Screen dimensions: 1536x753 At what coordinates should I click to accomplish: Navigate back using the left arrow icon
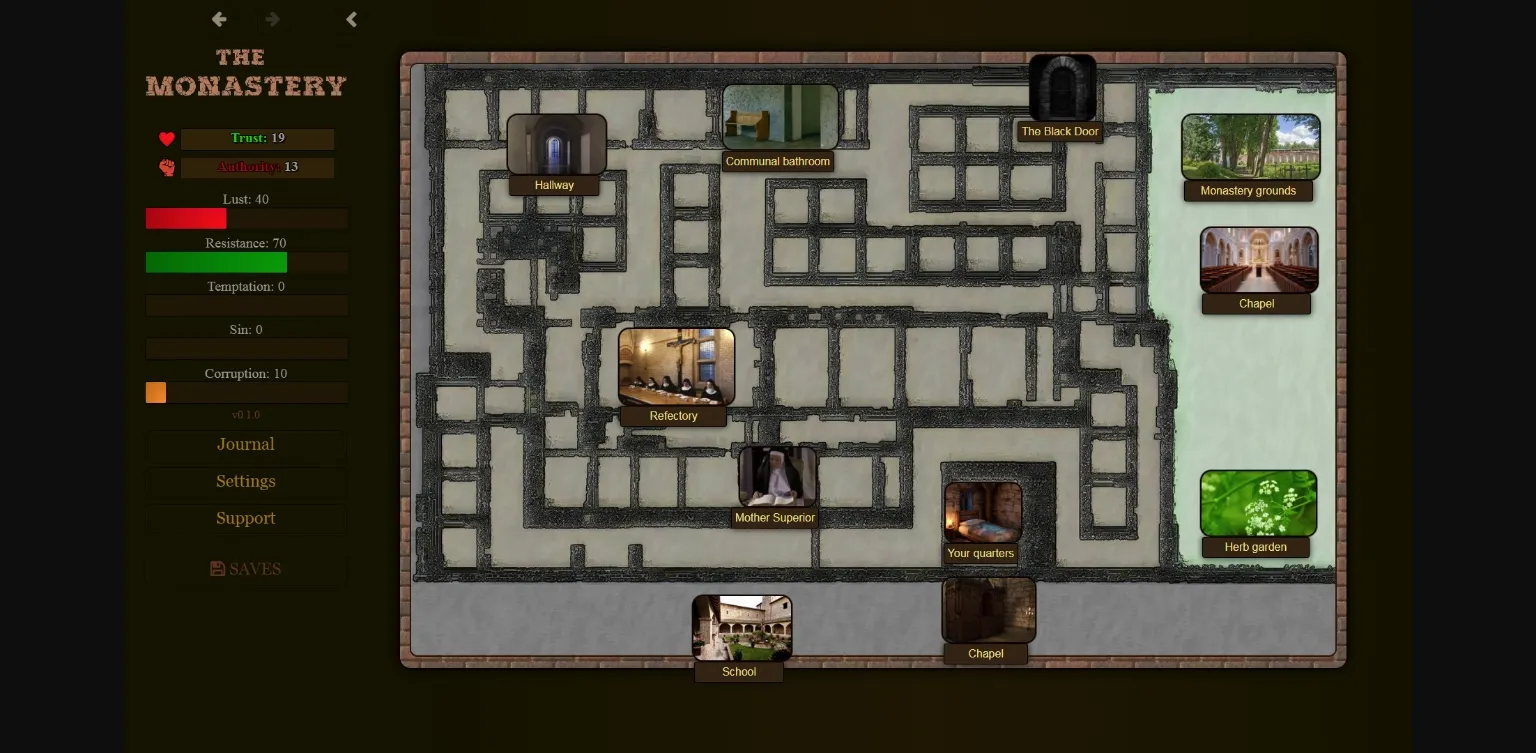218,18
